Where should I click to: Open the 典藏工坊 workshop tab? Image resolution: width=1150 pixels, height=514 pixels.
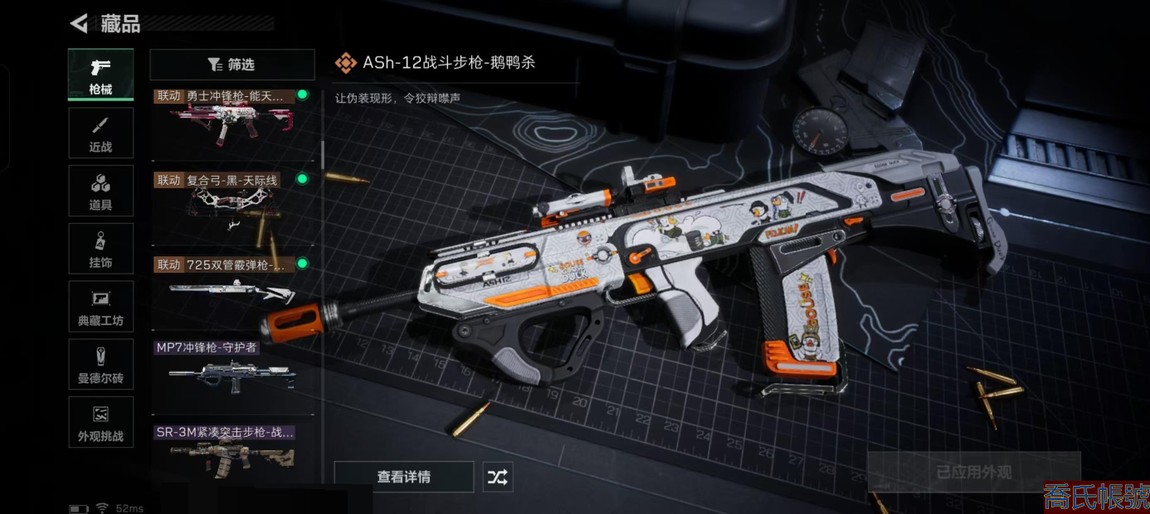101,307
